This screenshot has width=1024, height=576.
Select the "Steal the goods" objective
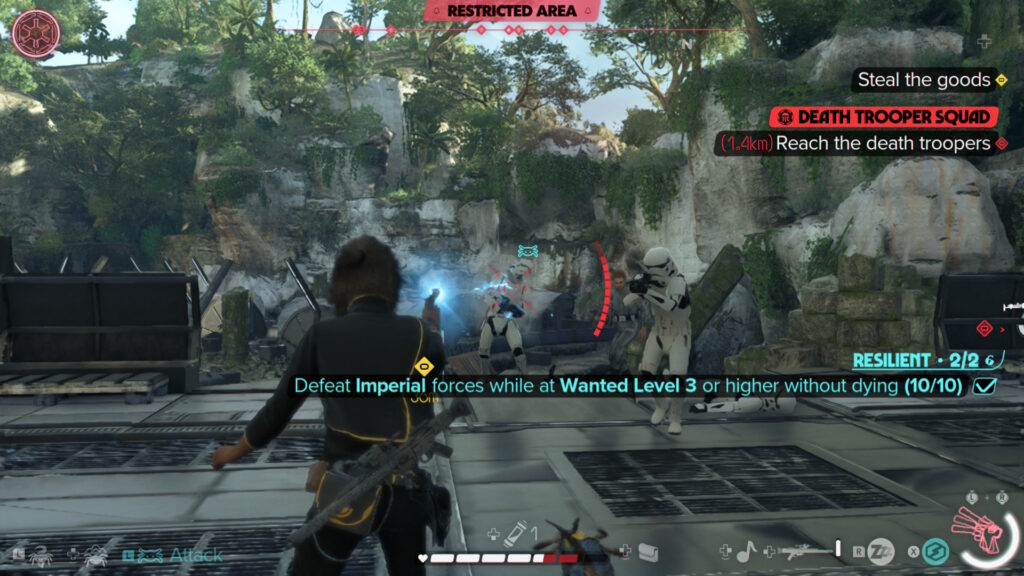[x=921, y=80]
